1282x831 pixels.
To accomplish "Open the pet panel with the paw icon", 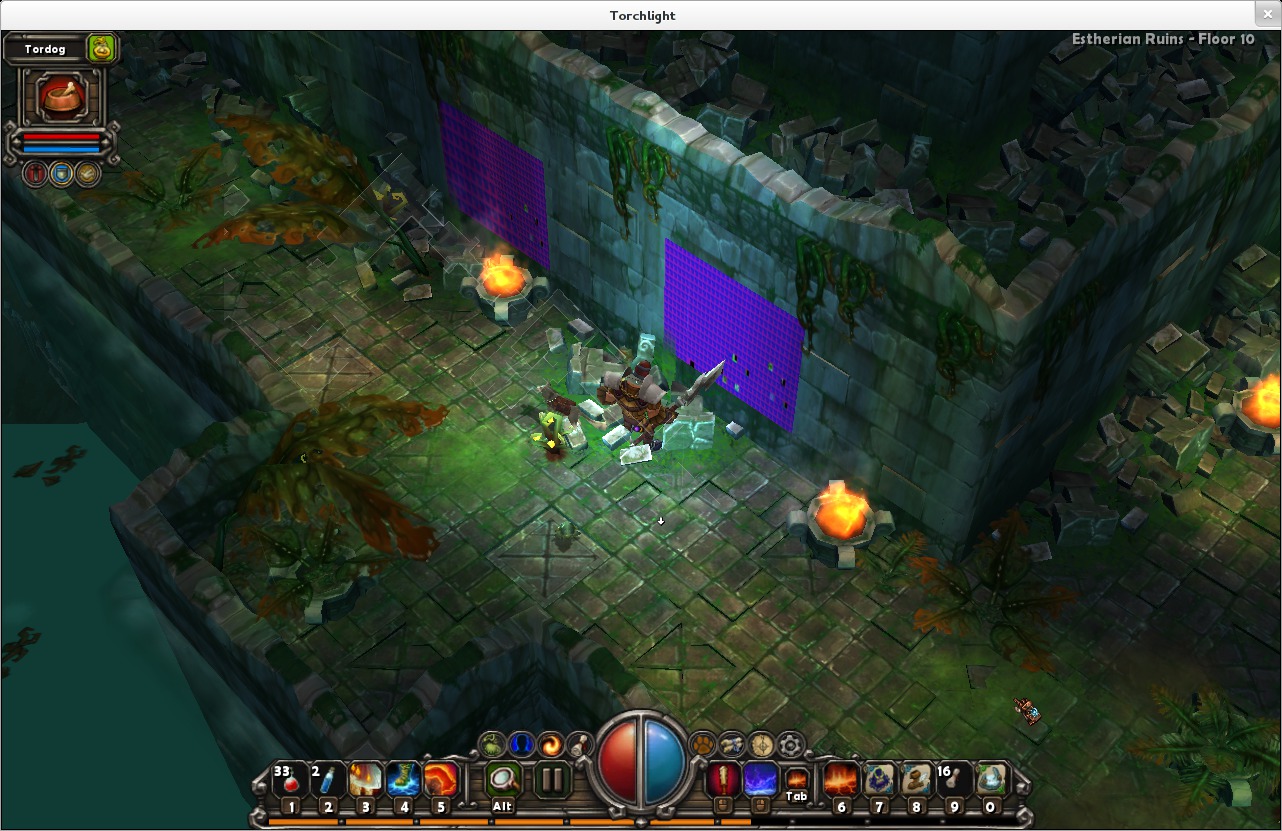I will coord(703,744).
